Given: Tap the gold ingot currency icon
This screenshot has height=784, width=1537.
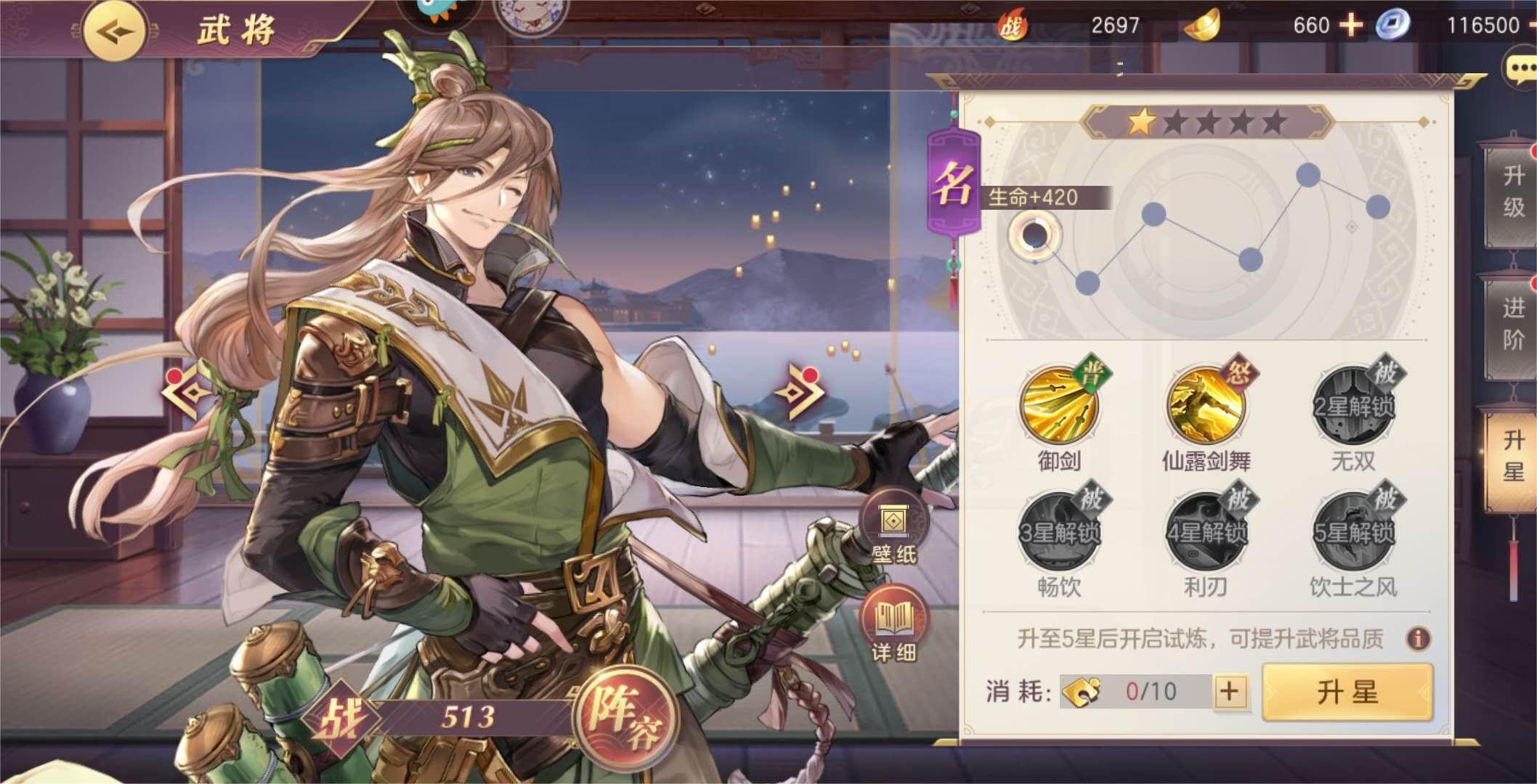Looking at the screenshot, I should click(x=1201, y=23).
